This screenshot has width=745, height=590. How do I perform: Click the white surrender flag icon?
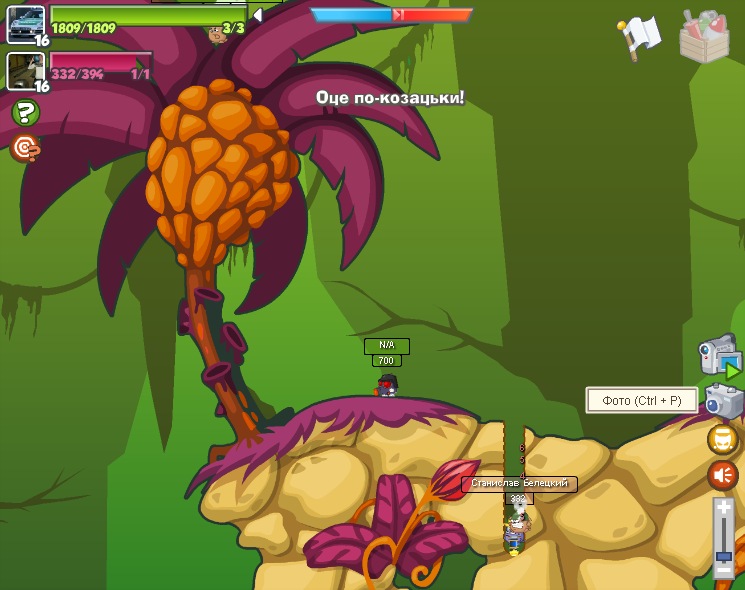640,36
